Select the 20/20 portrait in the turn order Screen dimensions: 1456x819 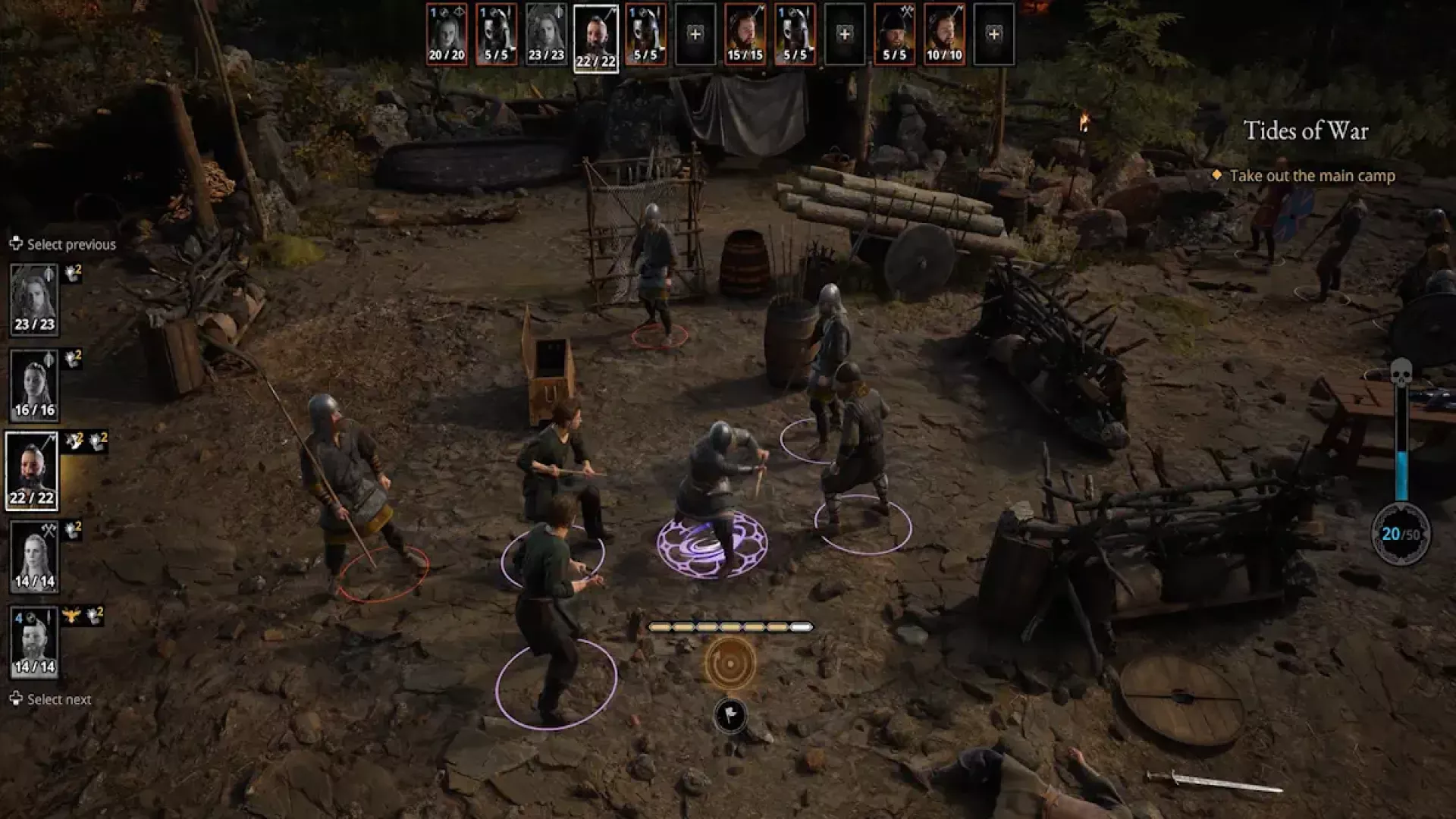(446, 35)
